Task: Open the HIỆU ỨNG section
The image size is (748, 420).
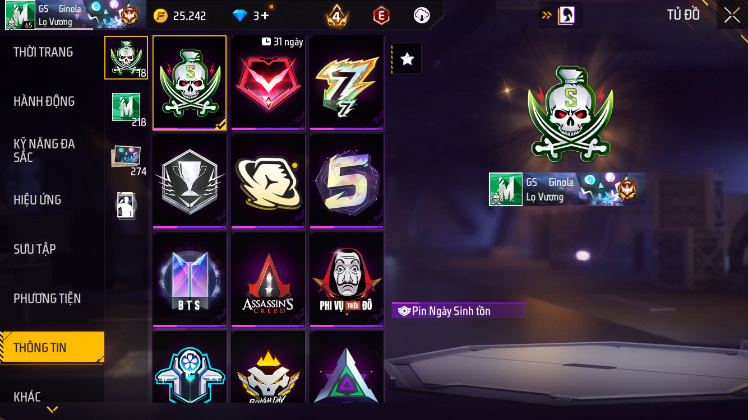Action: pos(38,199)
